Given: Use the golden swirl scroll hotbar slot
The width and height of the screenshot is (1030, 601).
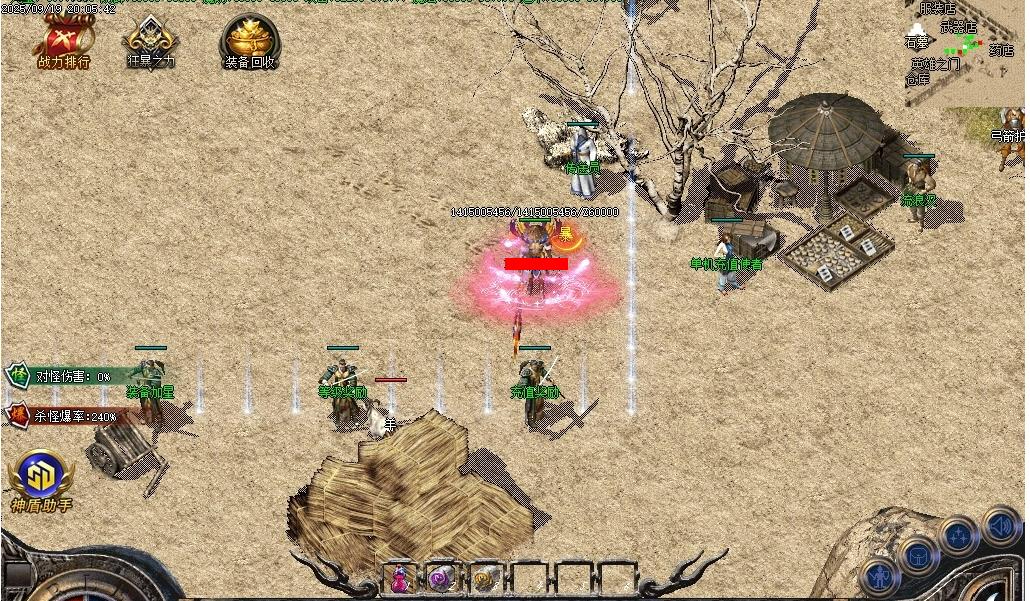Looking at the screenshot, I should click(x=486, y=578).
